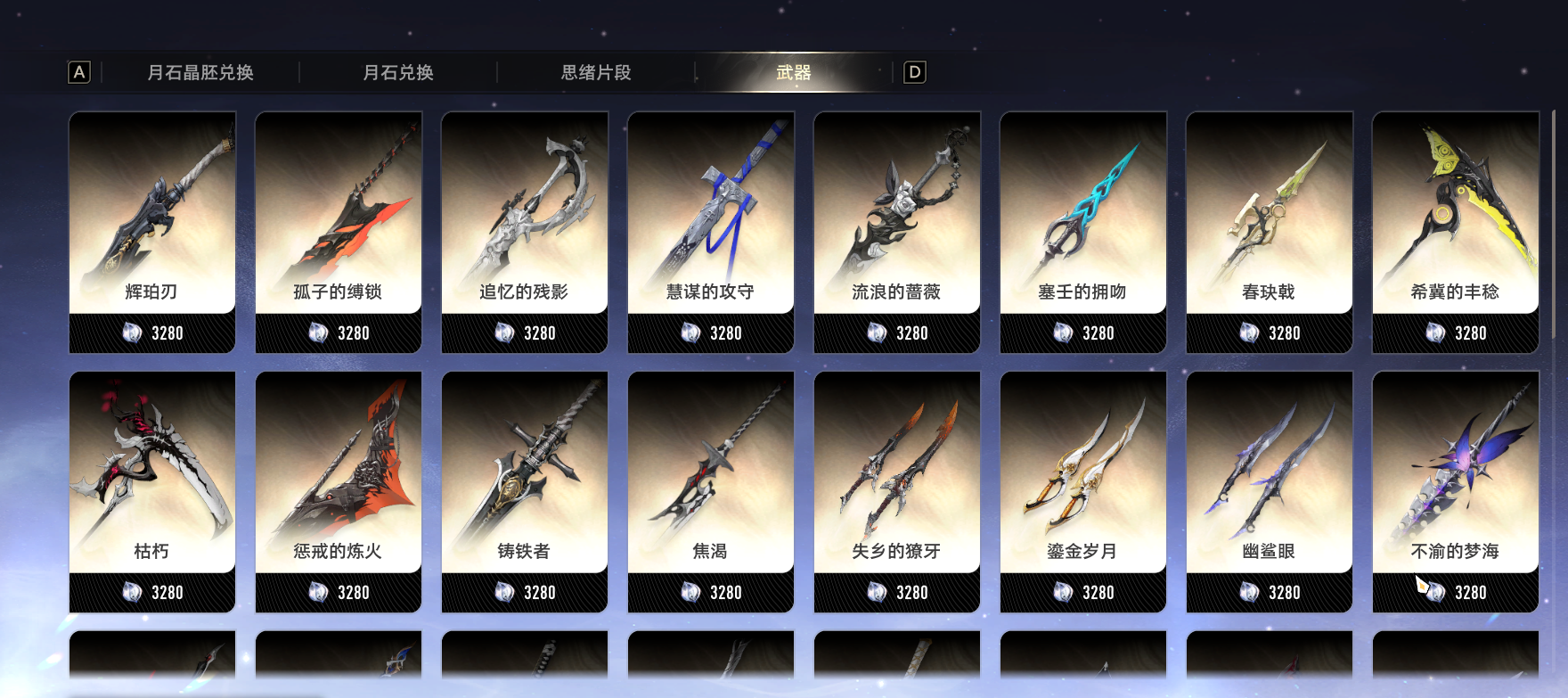Open the 月石兑换 tab
Viewport: 1568px width, 698px height.
tap(398, 72)
